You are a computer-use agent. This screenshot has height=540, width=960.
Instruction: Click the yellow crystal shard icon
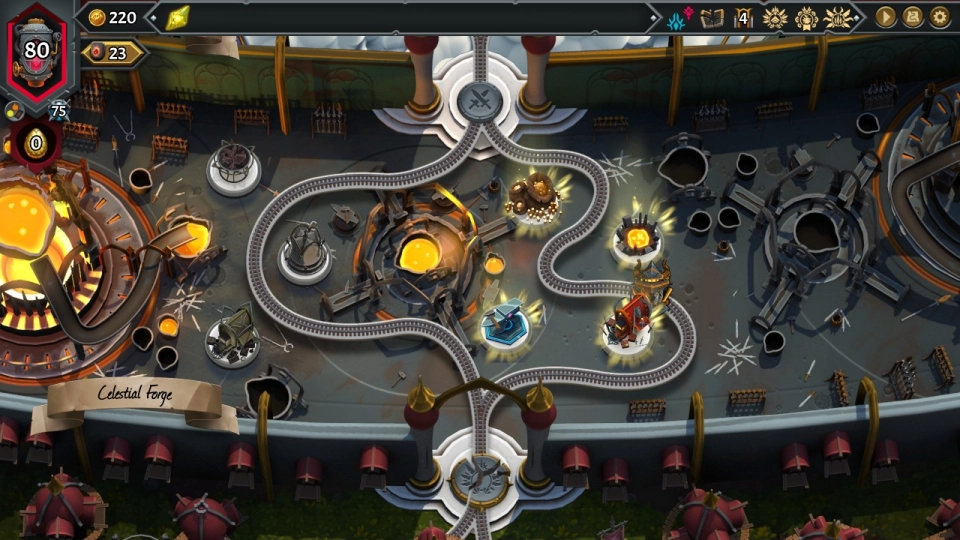click(178, 17)
